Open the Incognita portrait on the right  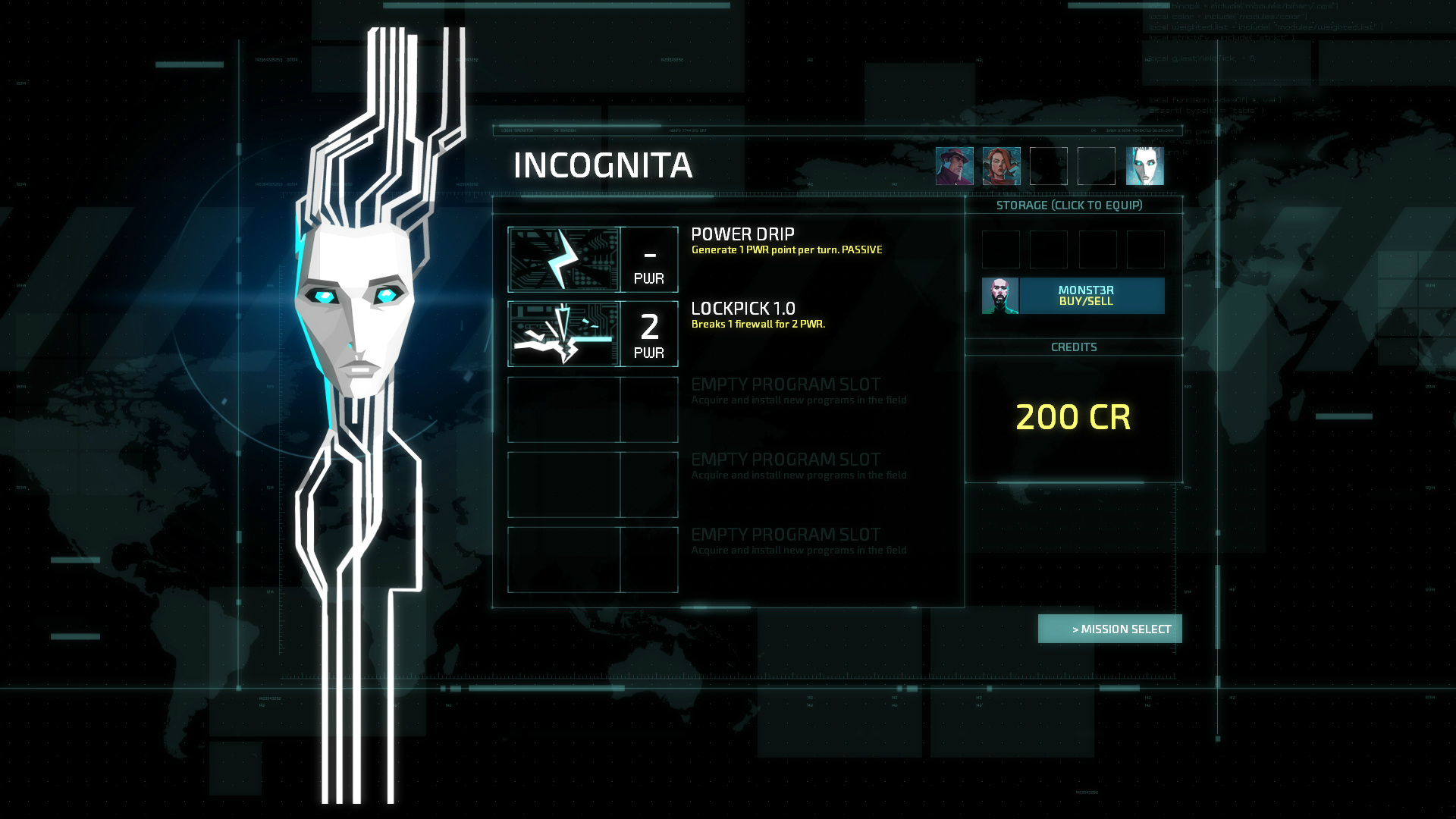[1145, 165]
